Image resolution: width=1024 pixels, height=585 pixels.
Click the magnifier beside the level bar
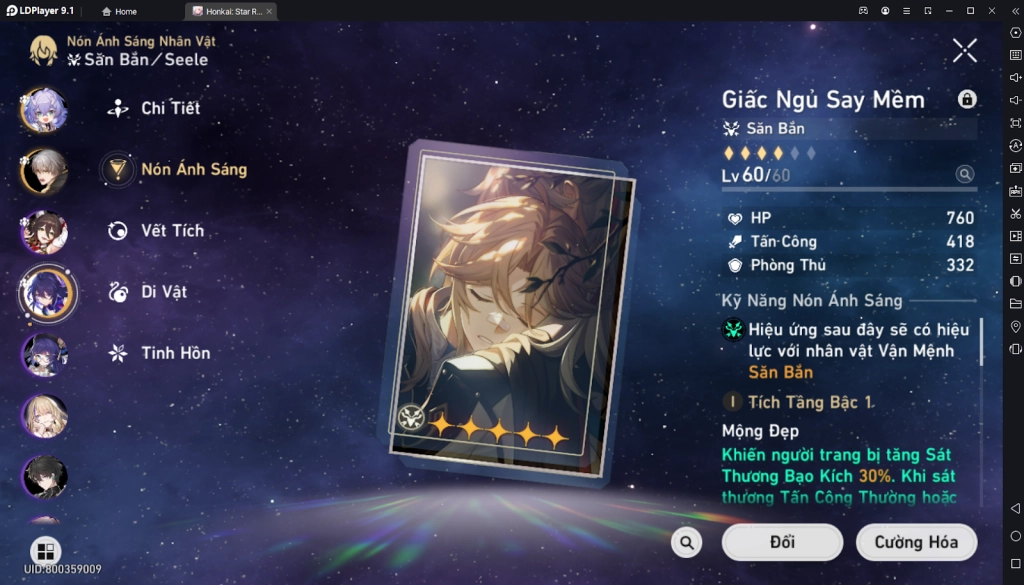(965, 174)
